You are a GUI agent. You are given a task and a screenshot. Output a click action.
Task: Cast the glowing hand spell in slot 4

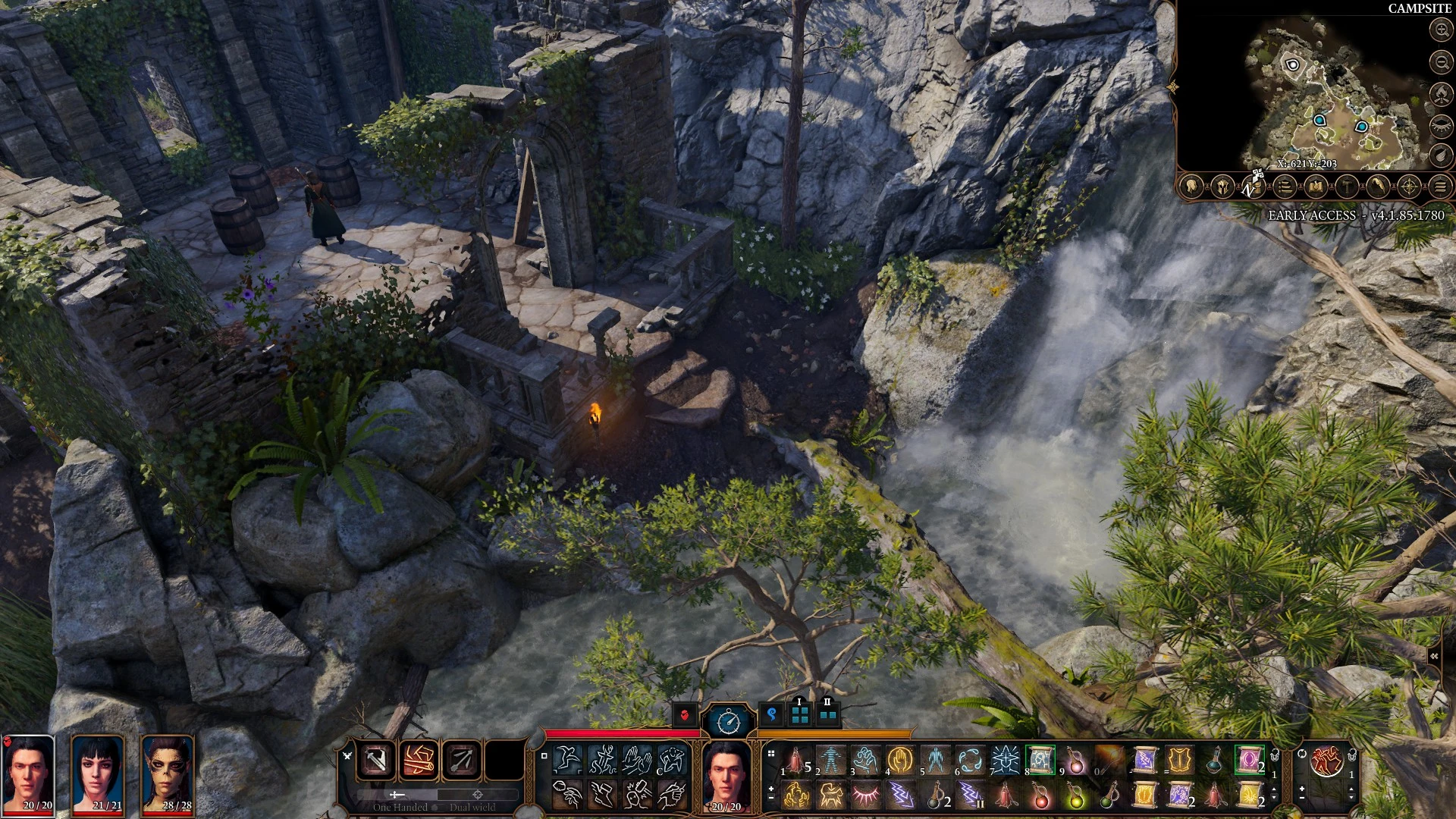point(900,759)
